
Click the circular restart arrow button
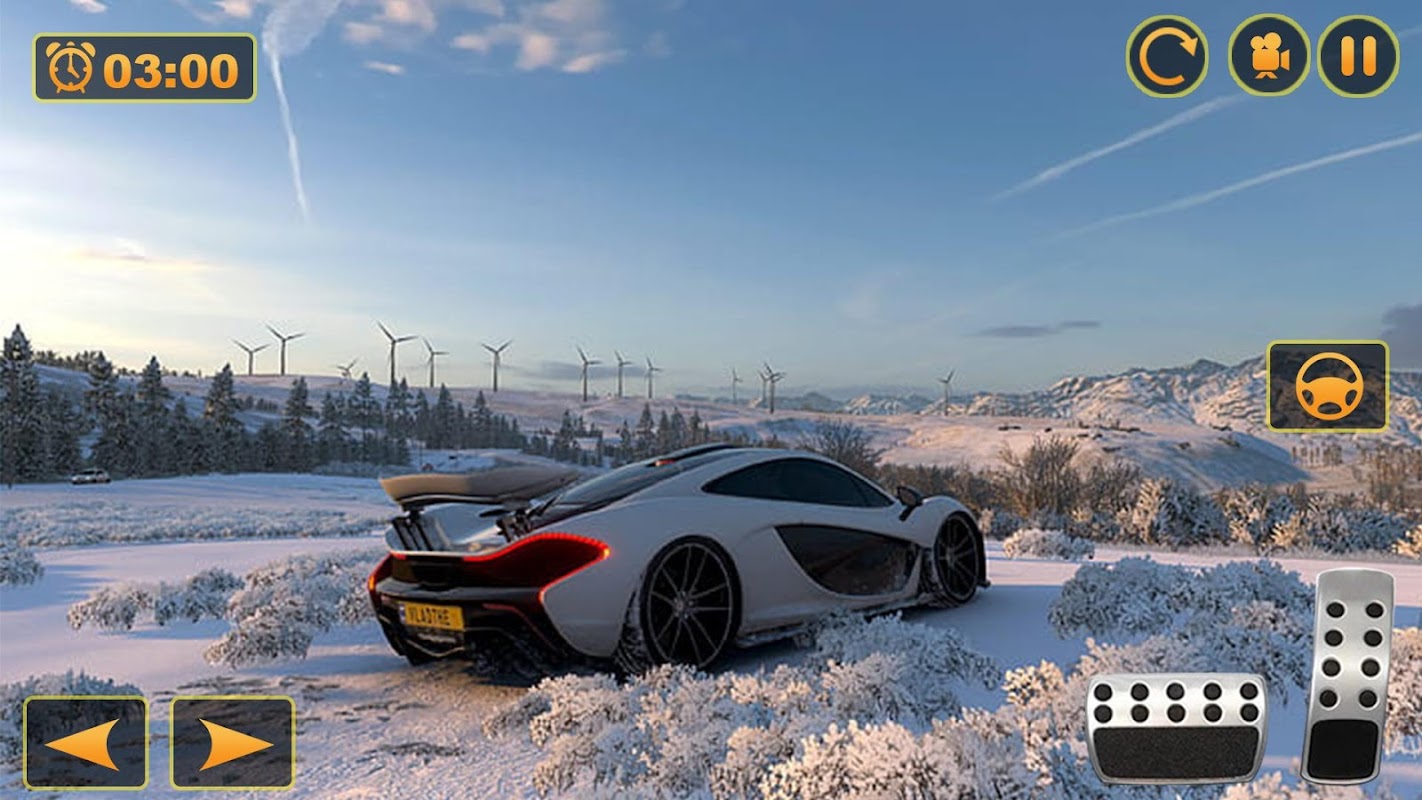tap(1166, 56)
